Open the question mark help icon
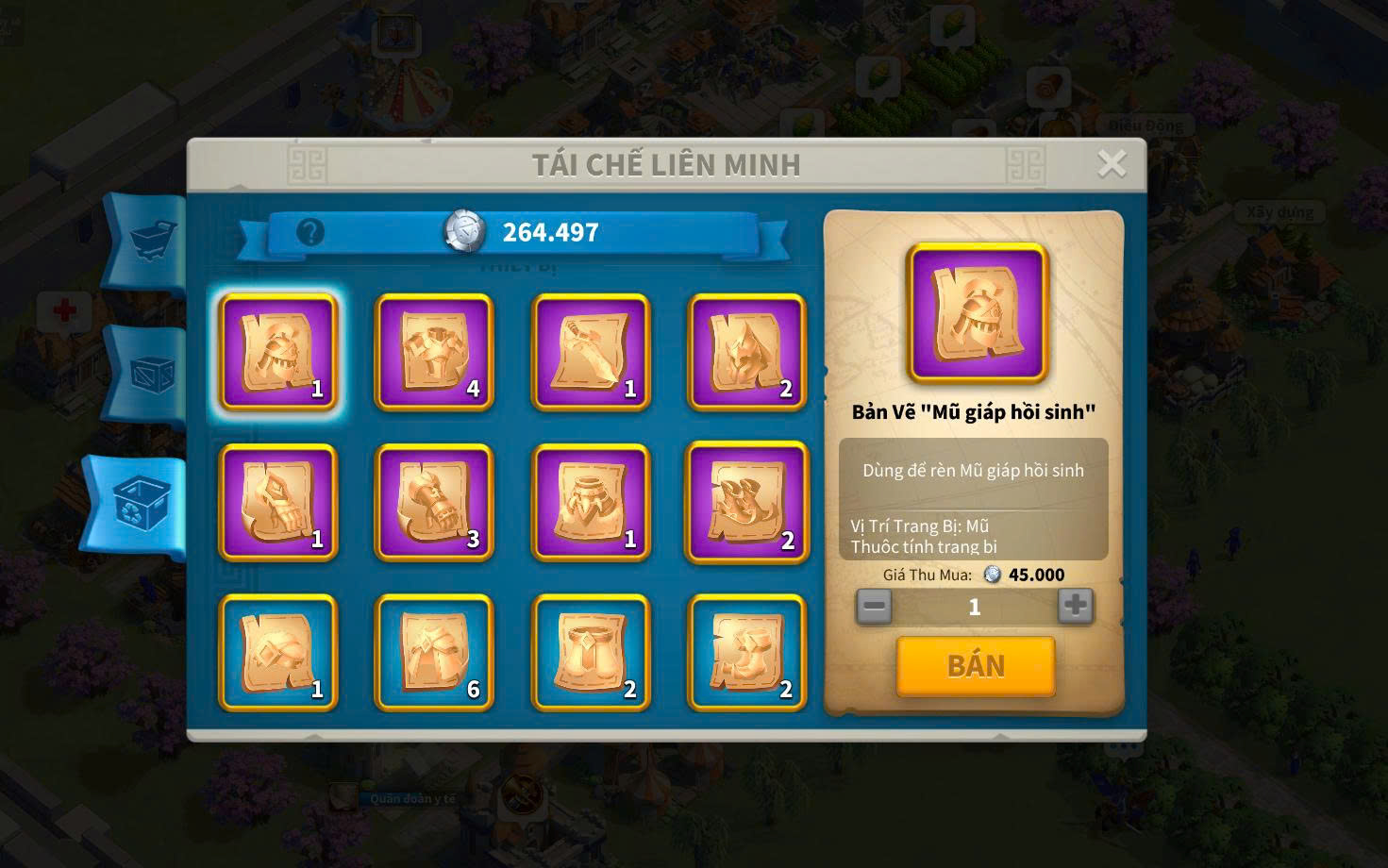 coord(310,232)
